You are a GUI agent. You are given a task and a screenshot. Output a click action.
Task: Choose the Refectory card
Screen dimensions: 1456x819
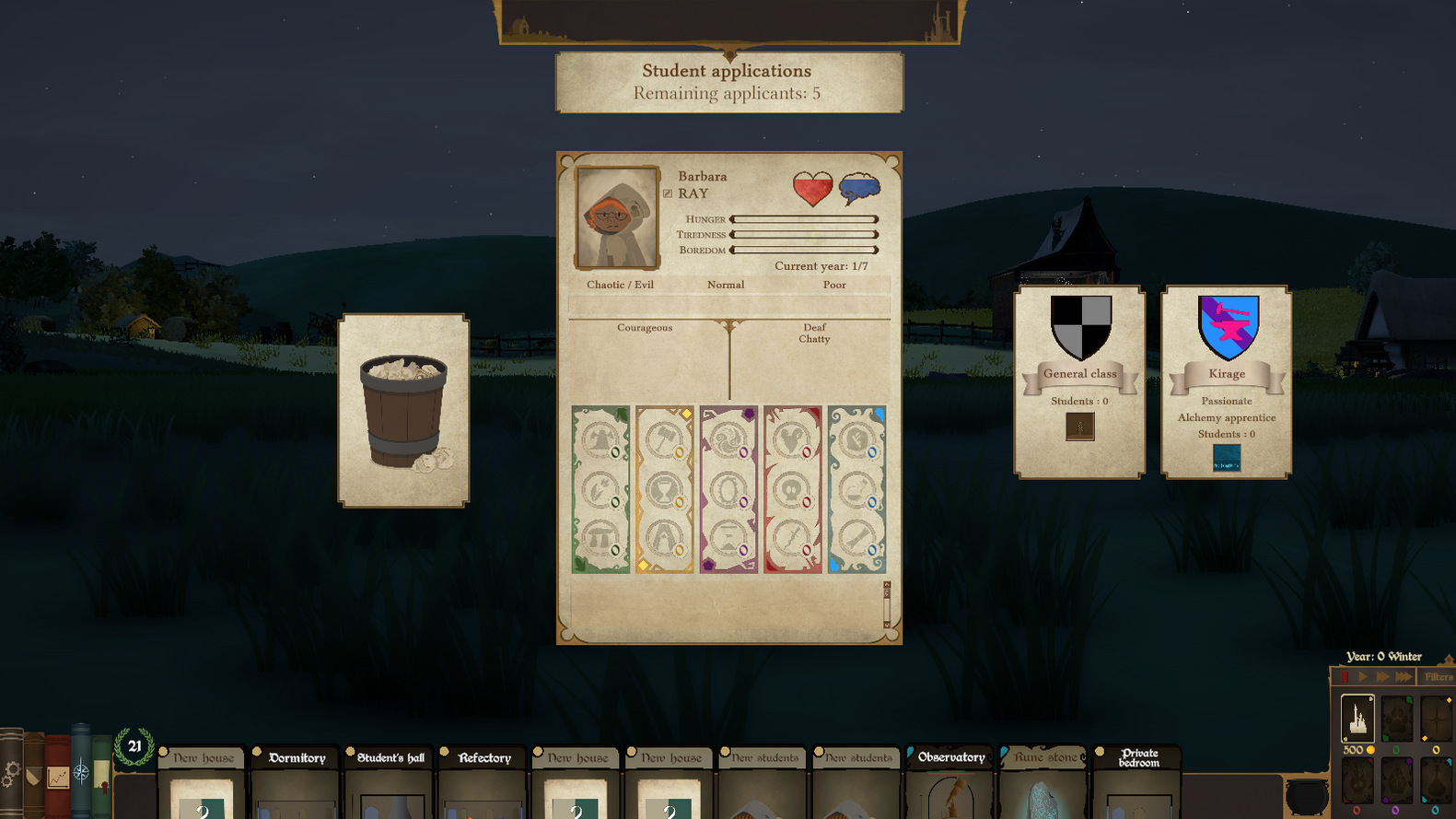coord(484,779)
